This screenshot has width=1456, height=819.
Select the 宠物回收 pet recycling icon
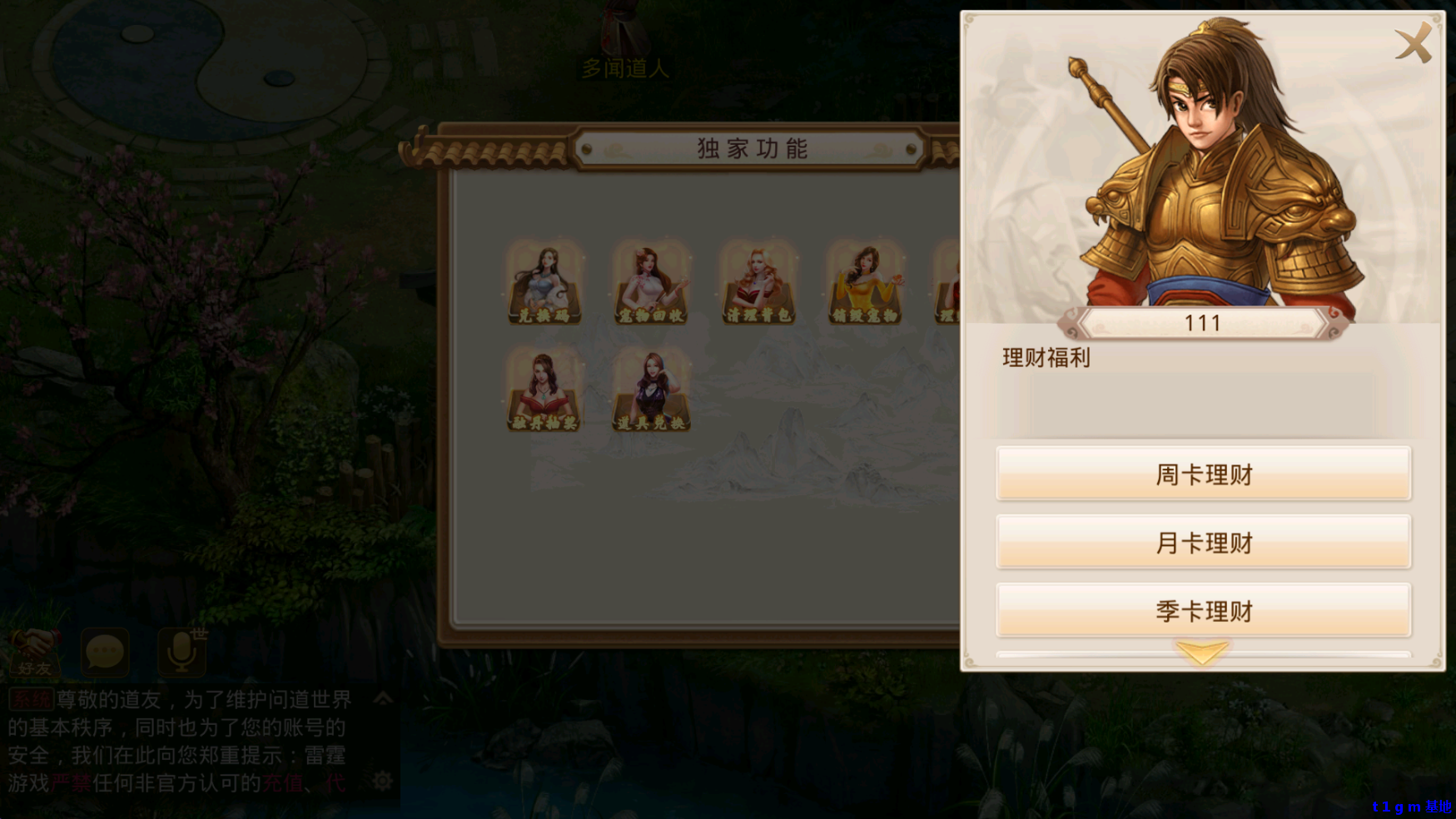651,283
